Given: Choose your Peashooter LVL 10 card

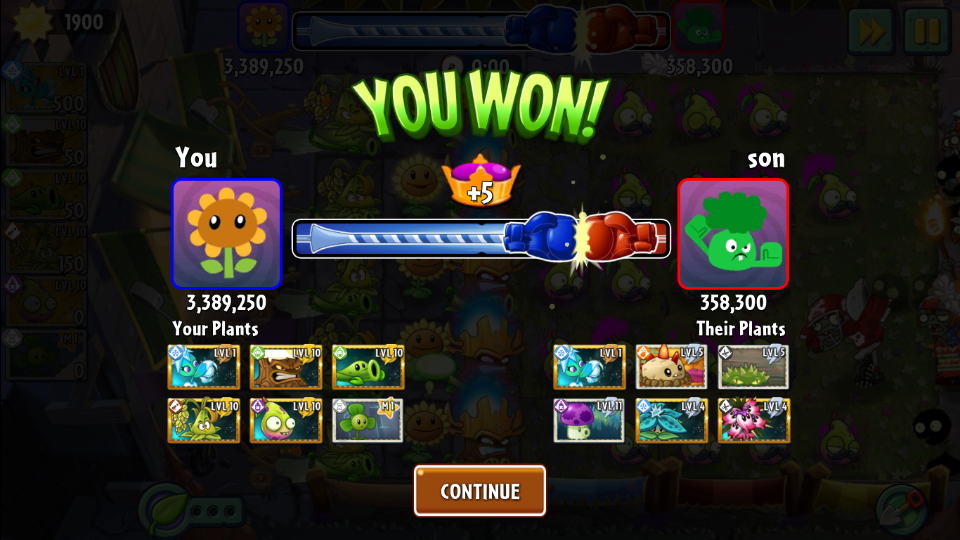Looking at the screenshot, I should tap(368, 367).
